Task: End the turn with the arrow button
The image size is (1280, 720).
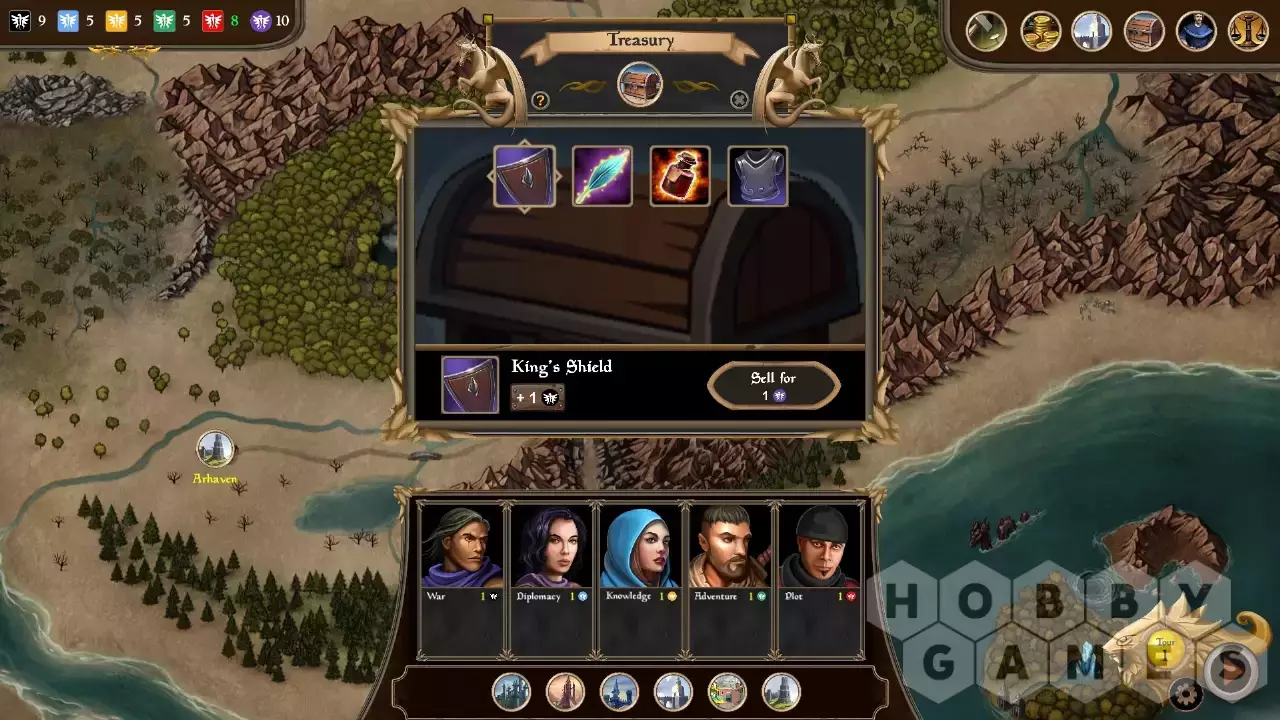Action: (1234, 668)
